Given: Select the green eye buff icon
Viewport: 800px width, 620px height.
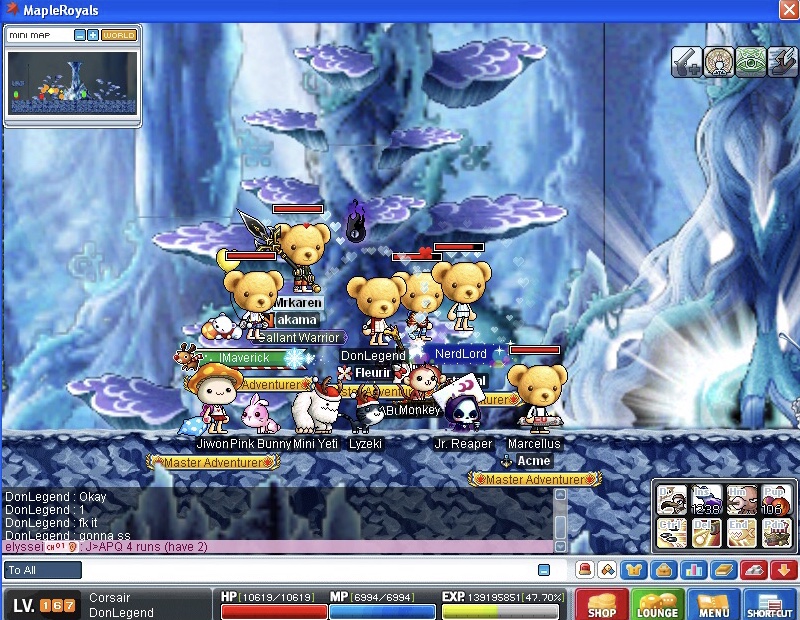Looking at the screenshot, I should 750,61.
